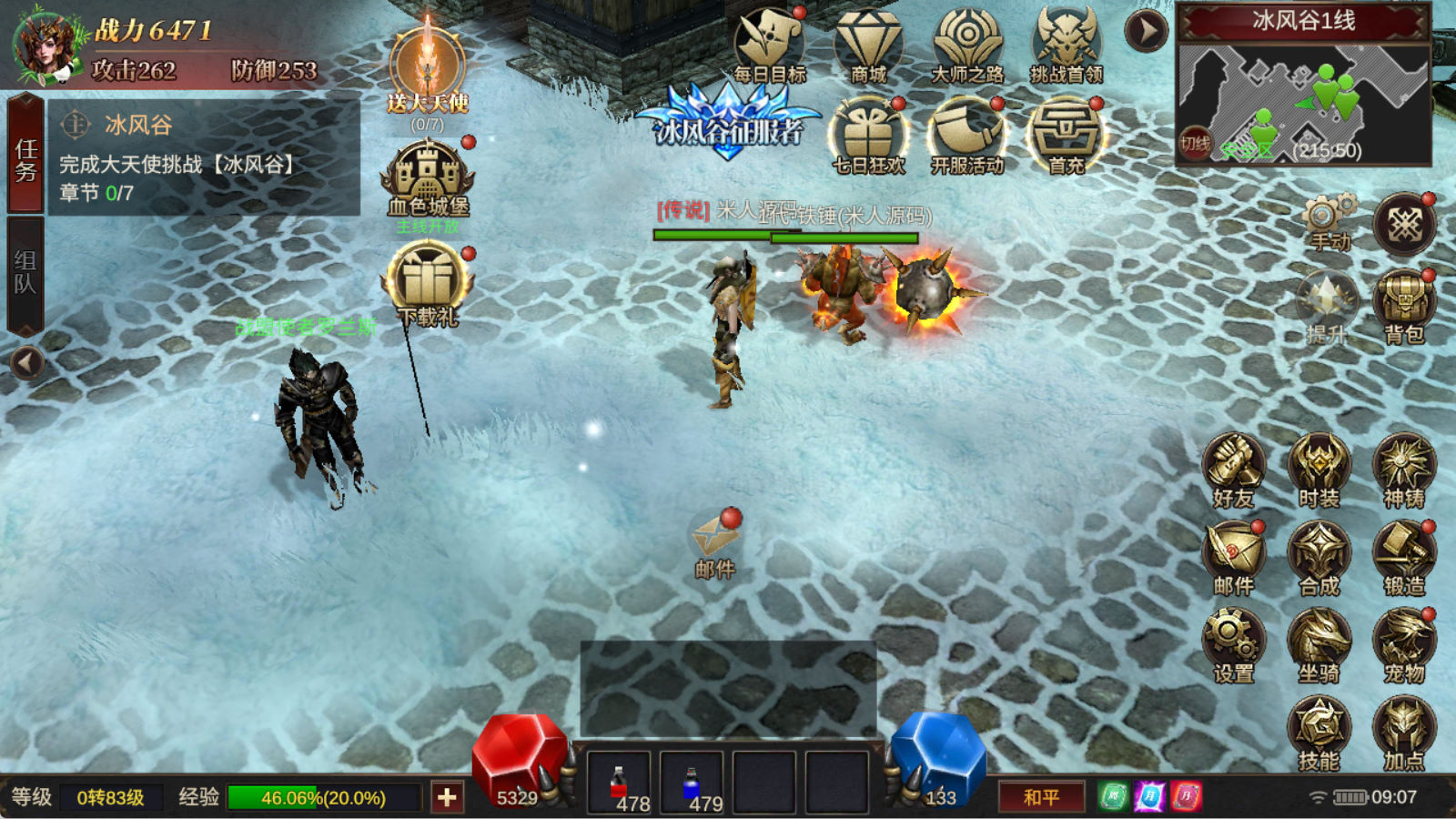Click the 和平 peace mode button
Image resolution: width=1456 pixels, height=819 pixels.
tap(1041, 797)
